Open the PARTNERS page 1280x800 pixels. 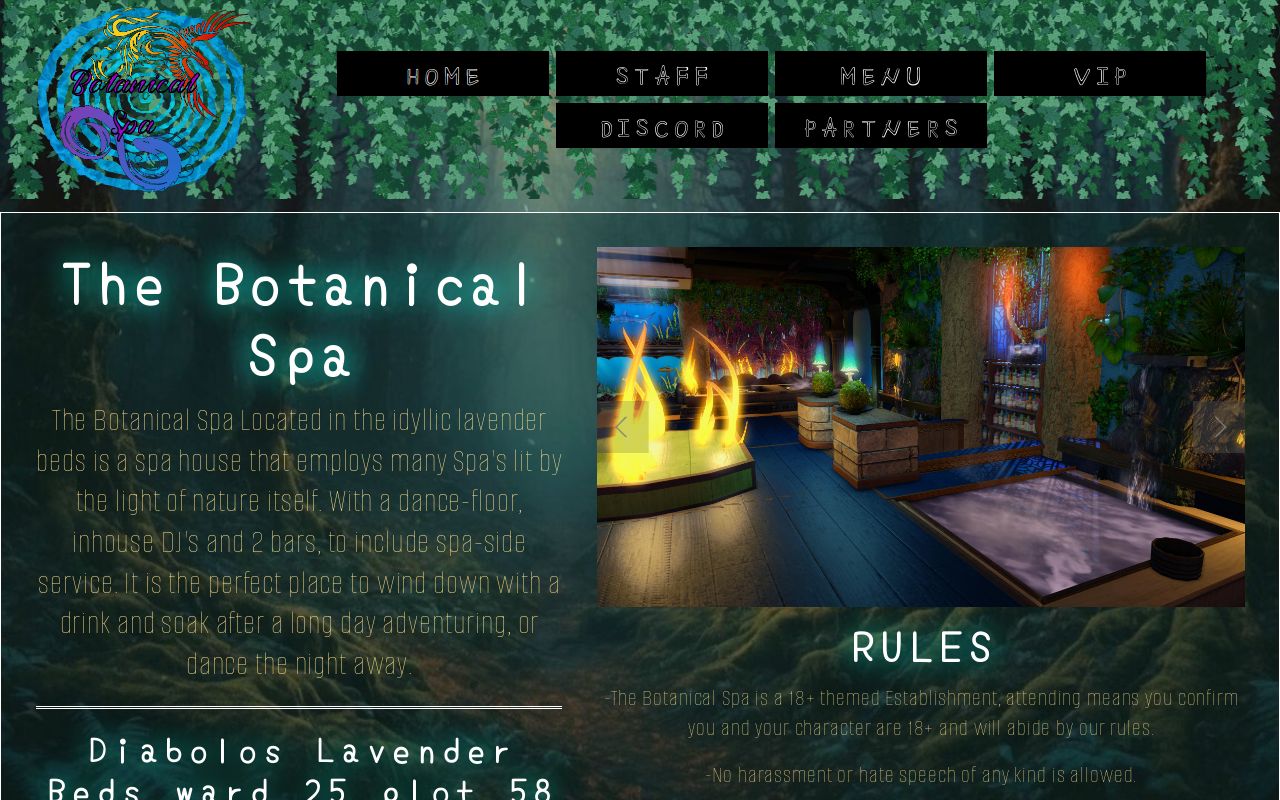click(881, 125)
